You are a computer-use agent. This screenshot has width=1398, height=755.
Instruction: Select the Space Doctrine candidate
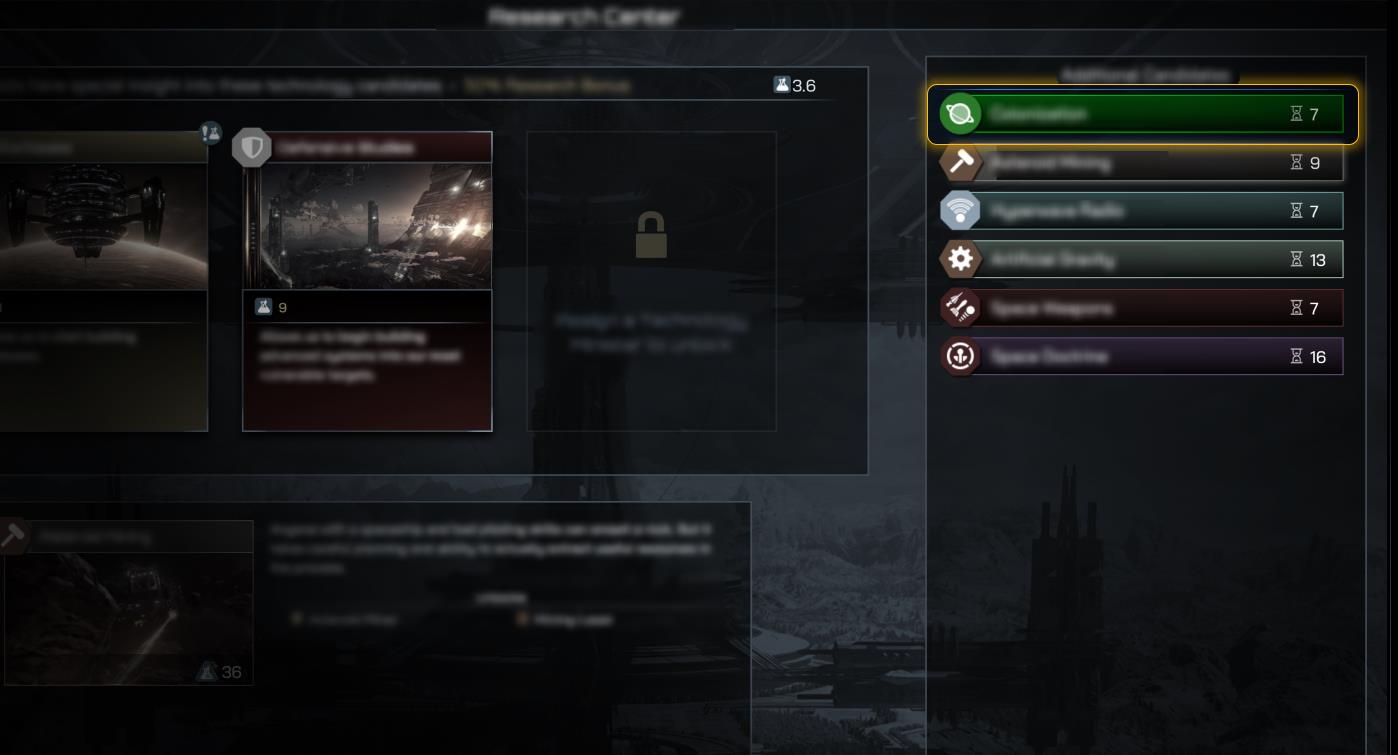[x=1140, y=357]
